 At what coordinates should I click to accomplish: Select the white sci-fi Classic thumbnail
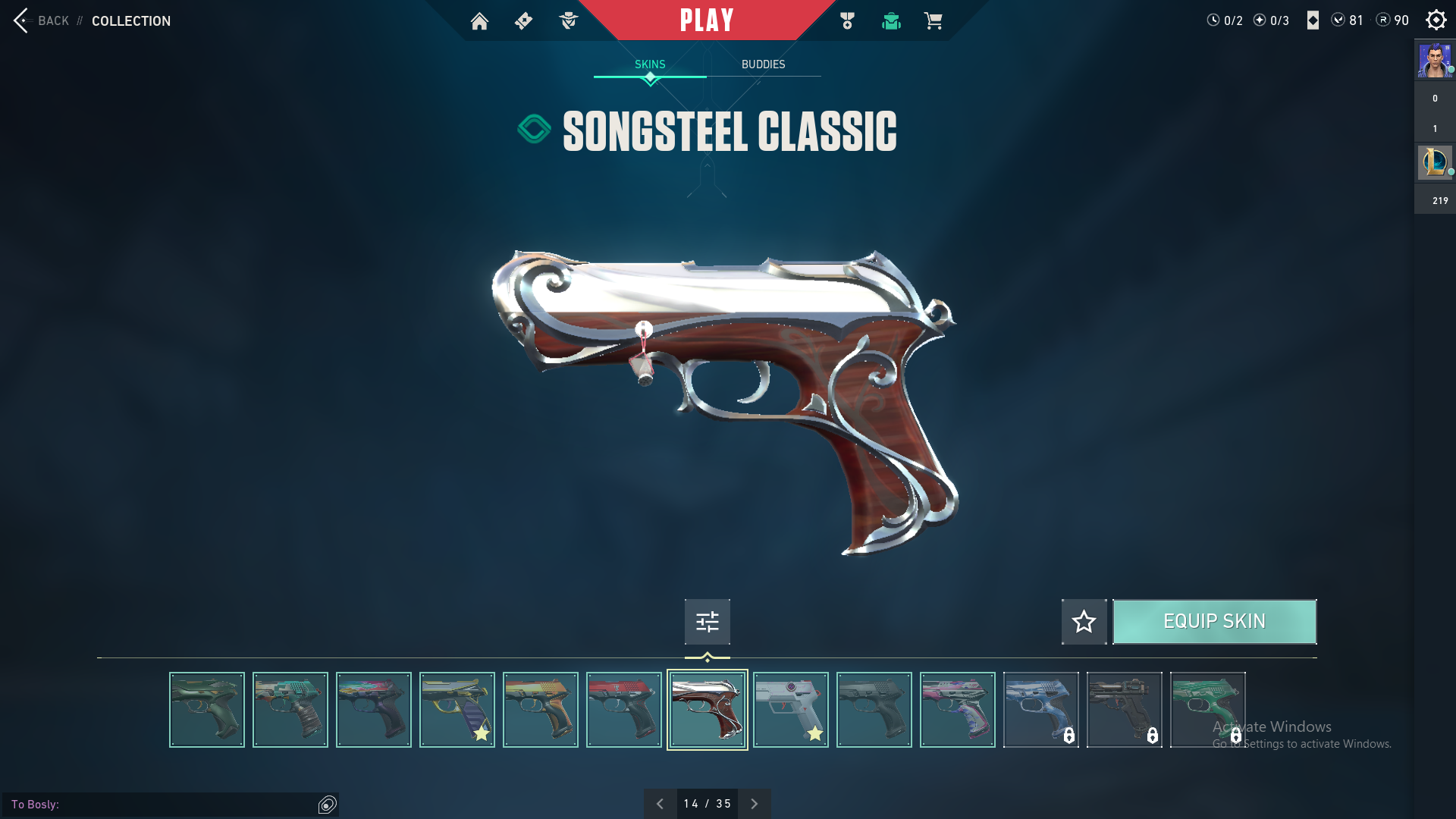791,710
